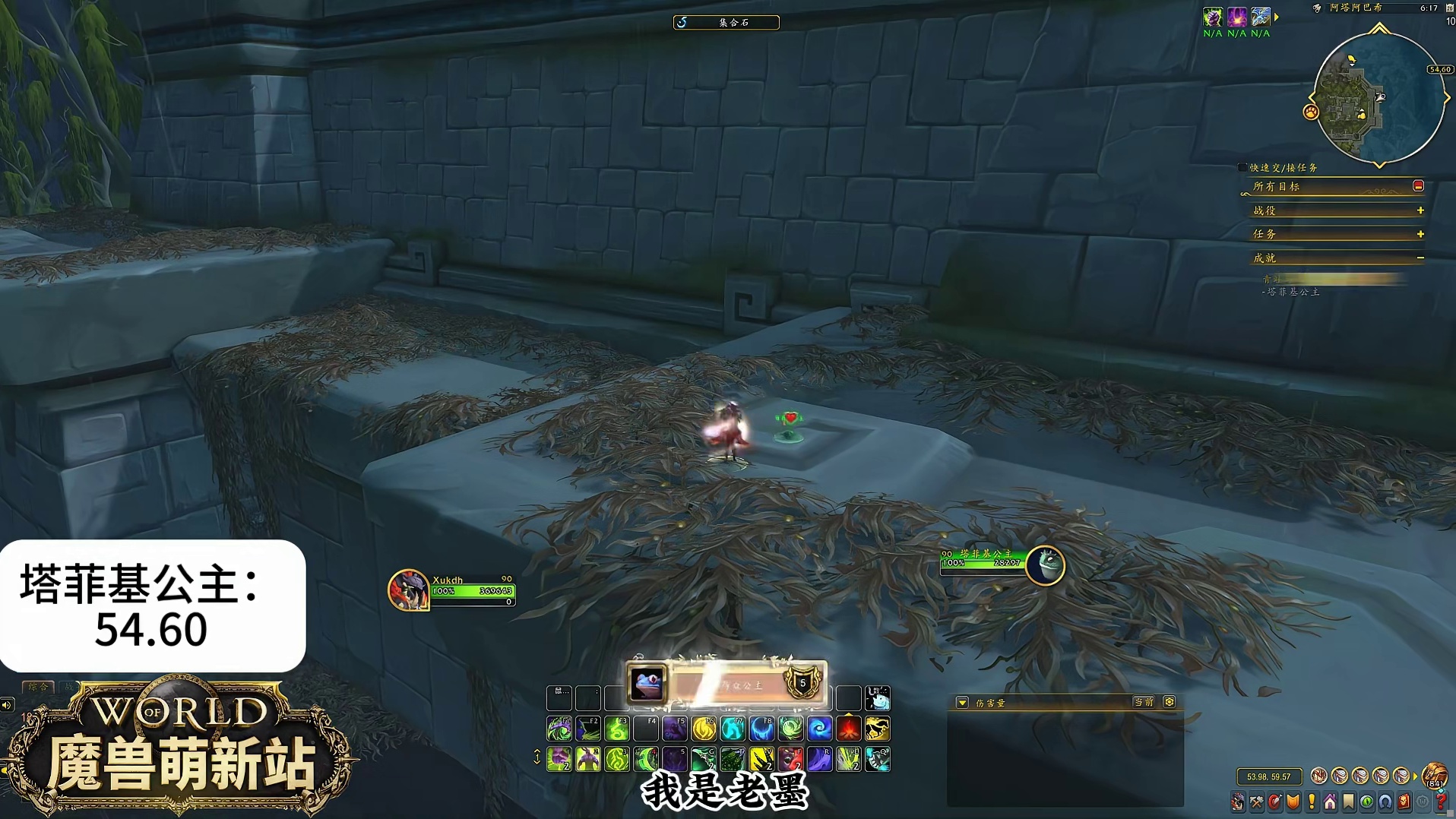Screen dimensions: 1456x819
Task: Open the damage meter dropdown arrow
Action: tap(962, 703)
